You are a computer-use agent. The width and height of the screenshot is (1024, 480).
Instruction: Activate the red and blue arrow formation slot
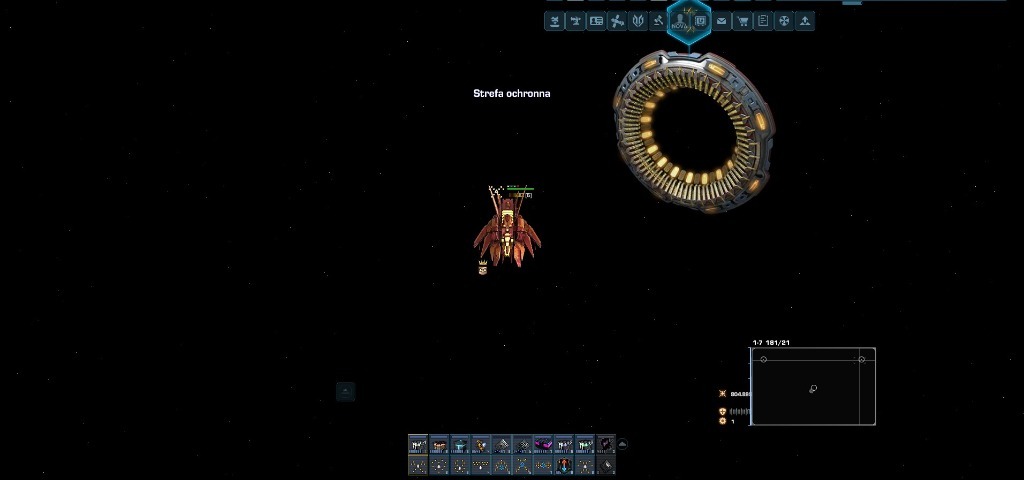tap(564, 465)
